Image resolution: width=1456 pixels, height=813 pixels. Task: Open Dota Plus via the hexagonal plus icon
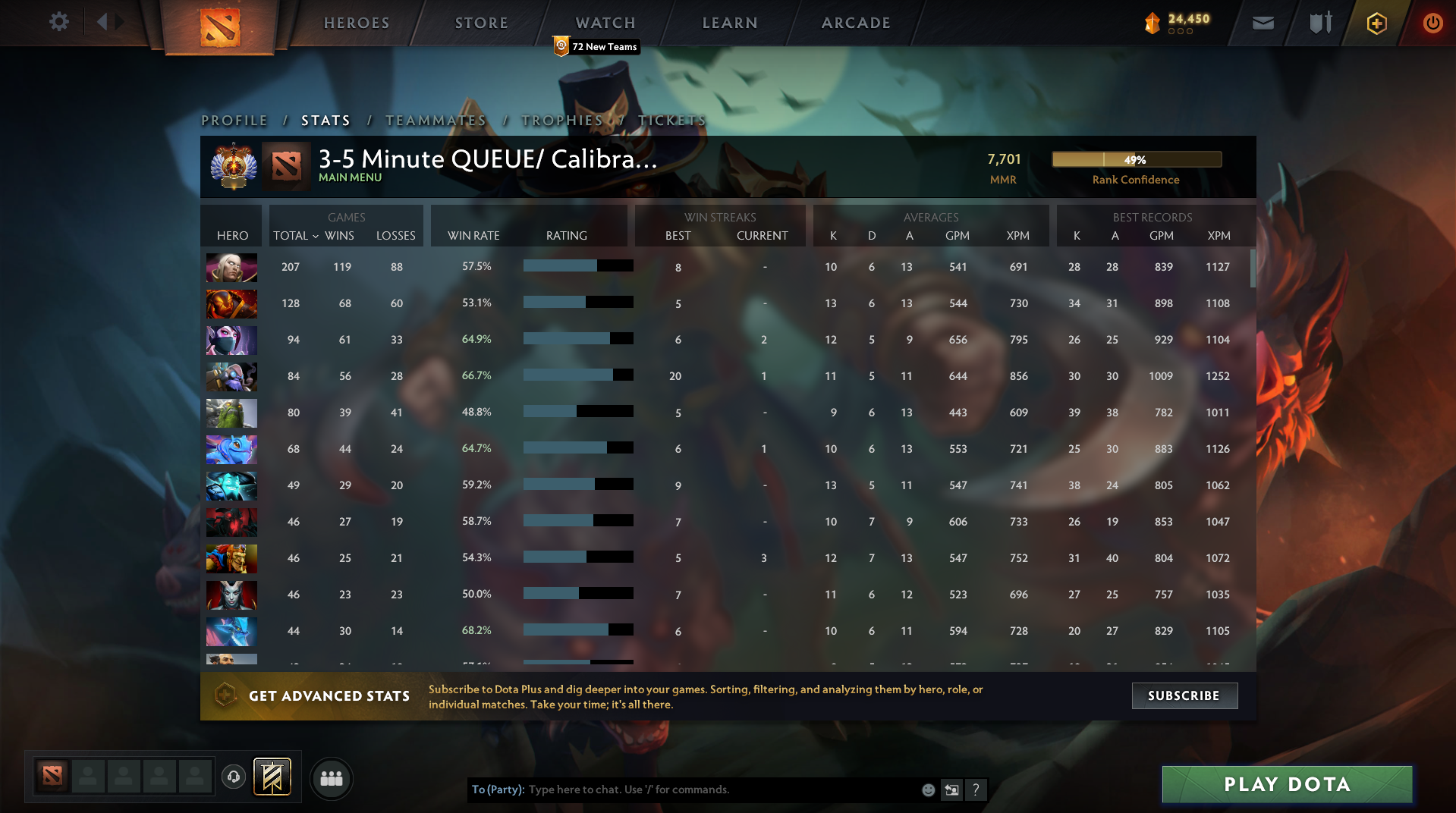(x=1376, y=23)
